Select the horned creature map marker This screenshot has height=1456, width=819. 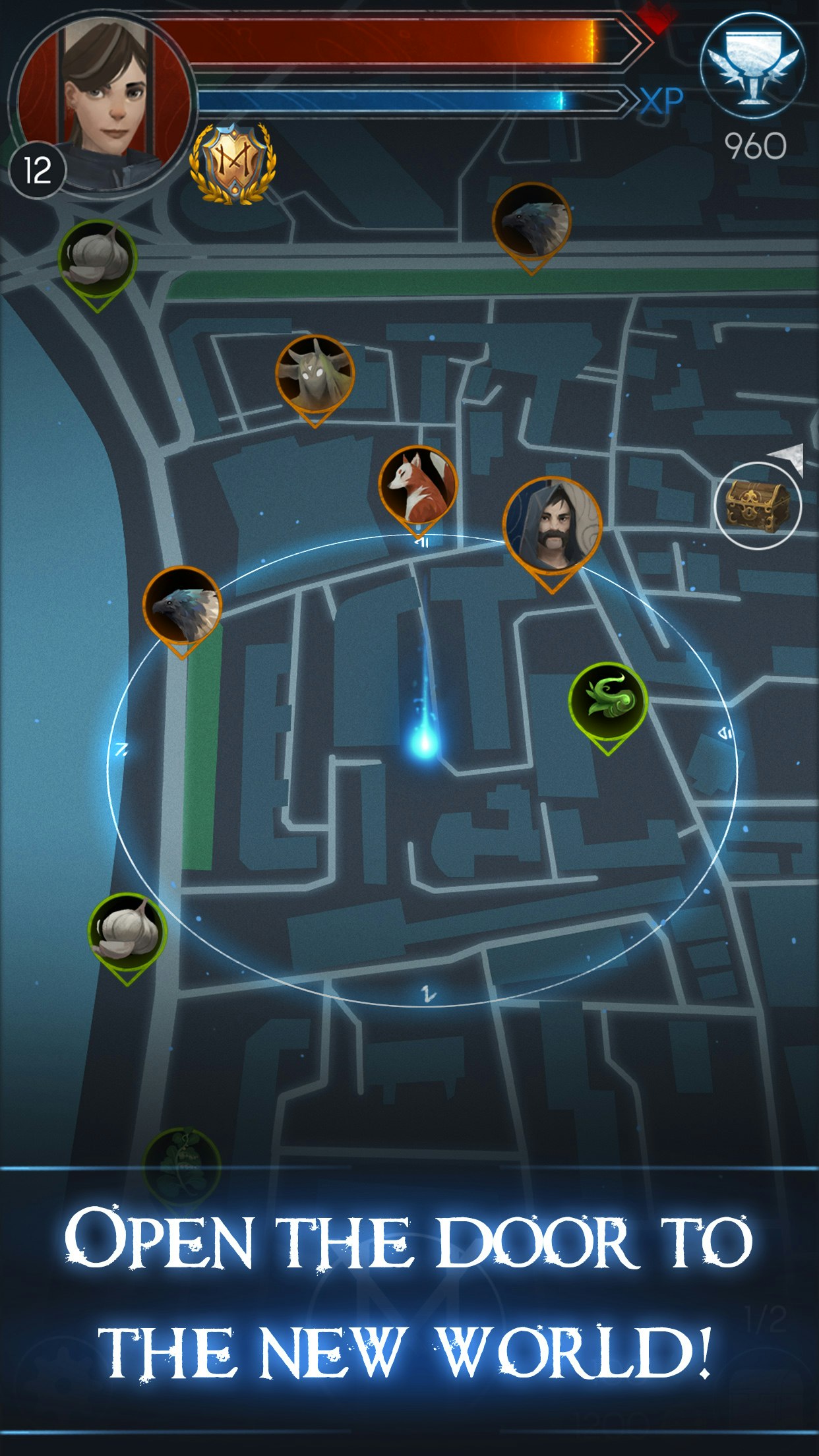[315, 375]
